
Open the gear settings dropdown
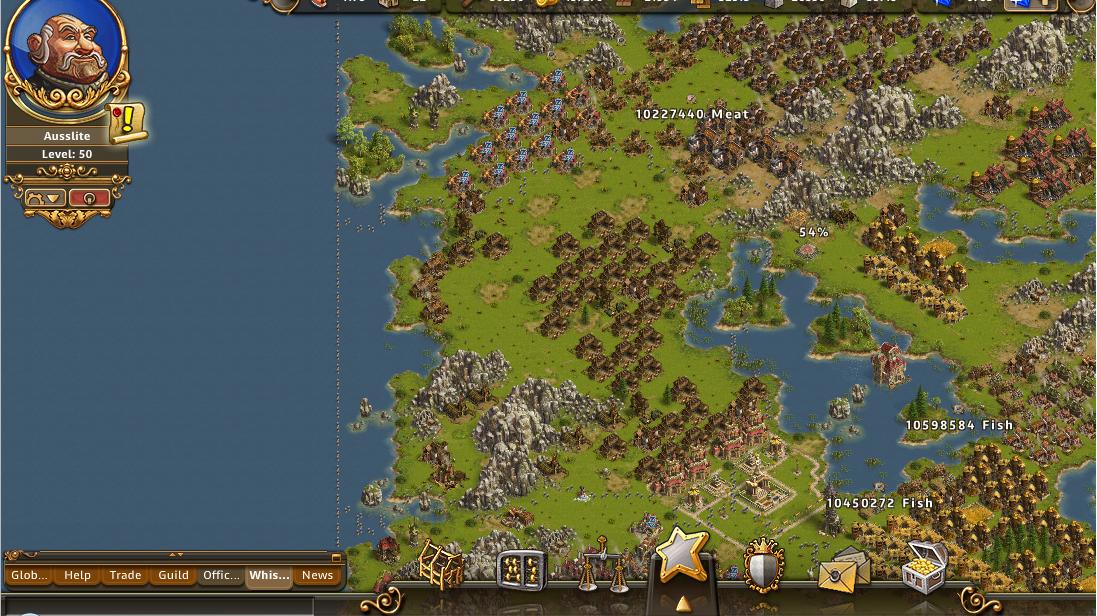coord(43,198)
